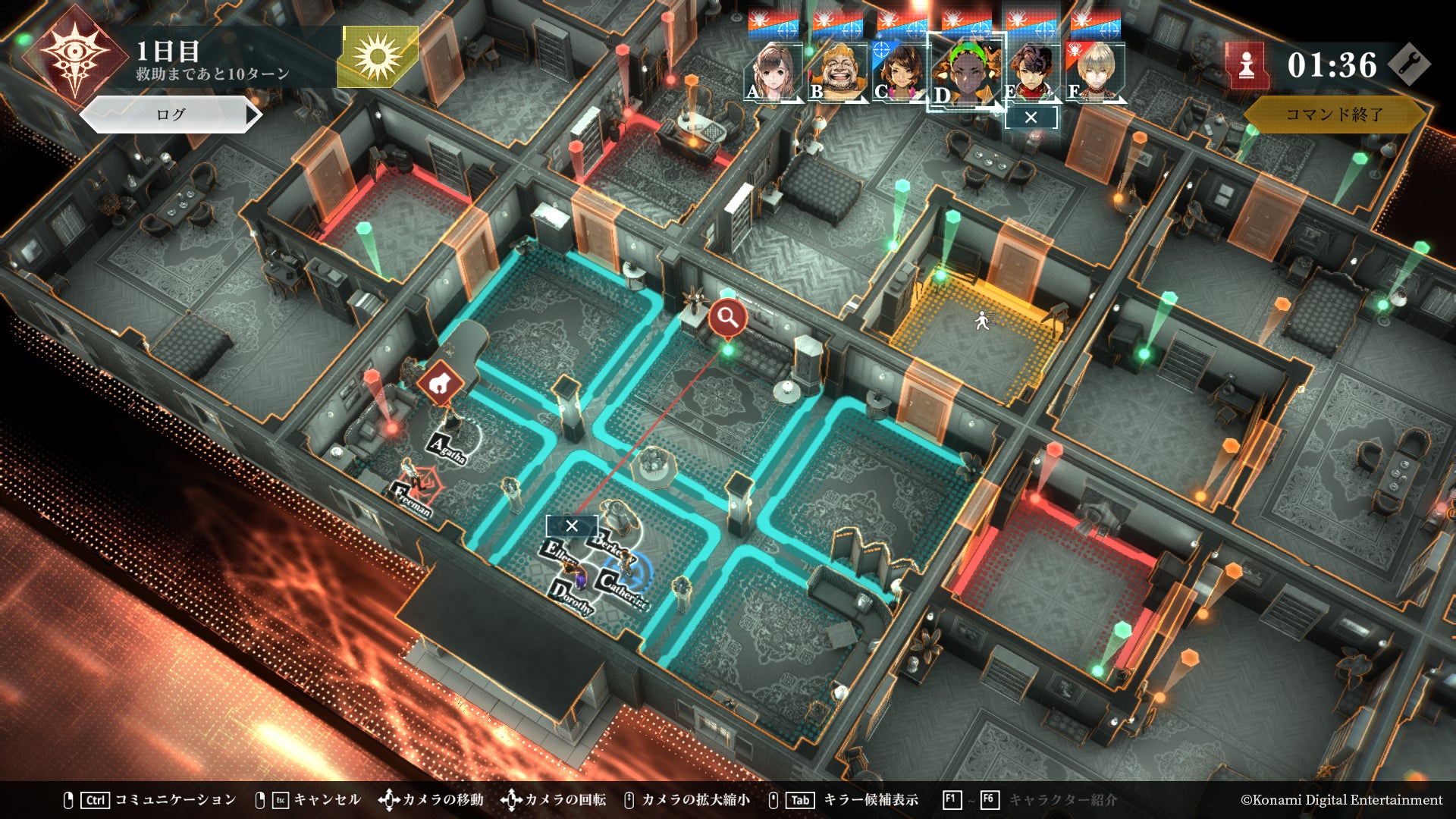This screenshot has width=1456, height=819.
Task: Select character B's laughing man portrait
Action: pyautogui.click(x=838, y=72)
